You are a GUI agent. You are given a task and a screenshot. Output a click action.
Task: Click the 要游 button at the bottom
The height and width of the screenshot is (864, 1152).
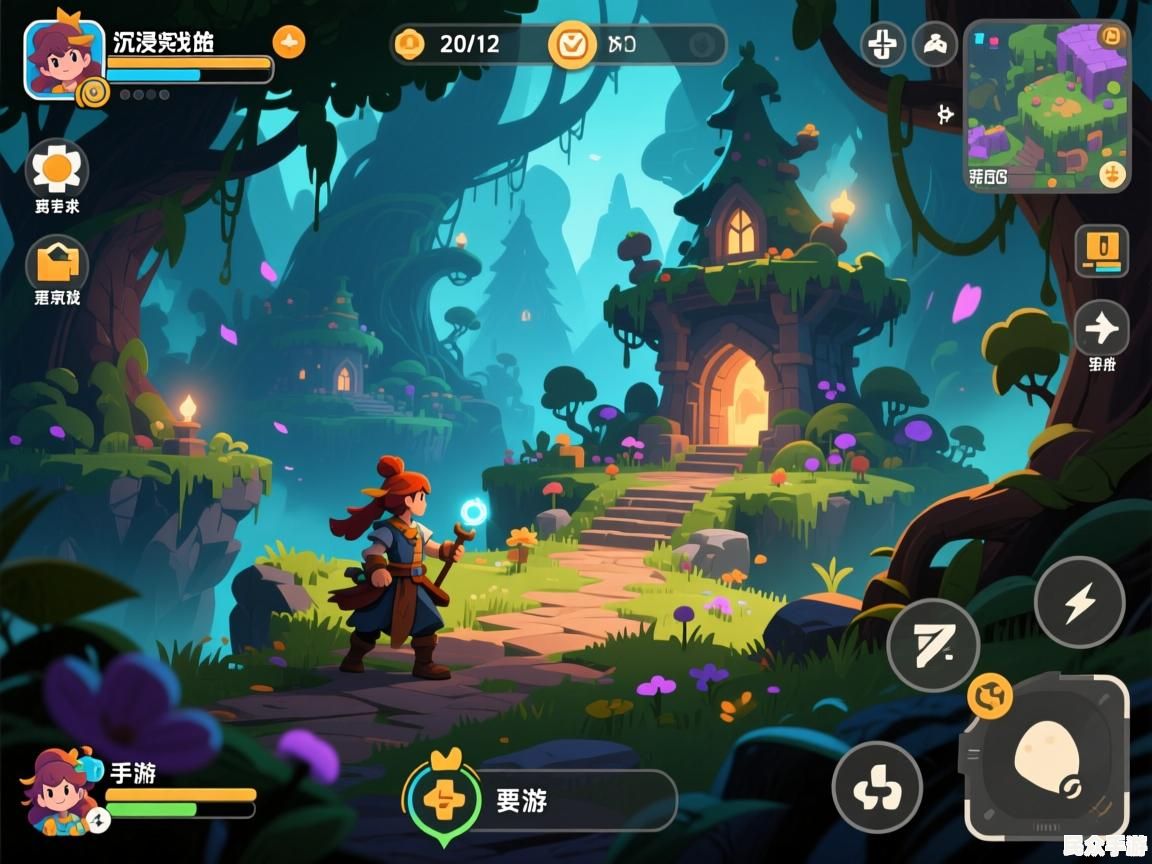[541, 800]
